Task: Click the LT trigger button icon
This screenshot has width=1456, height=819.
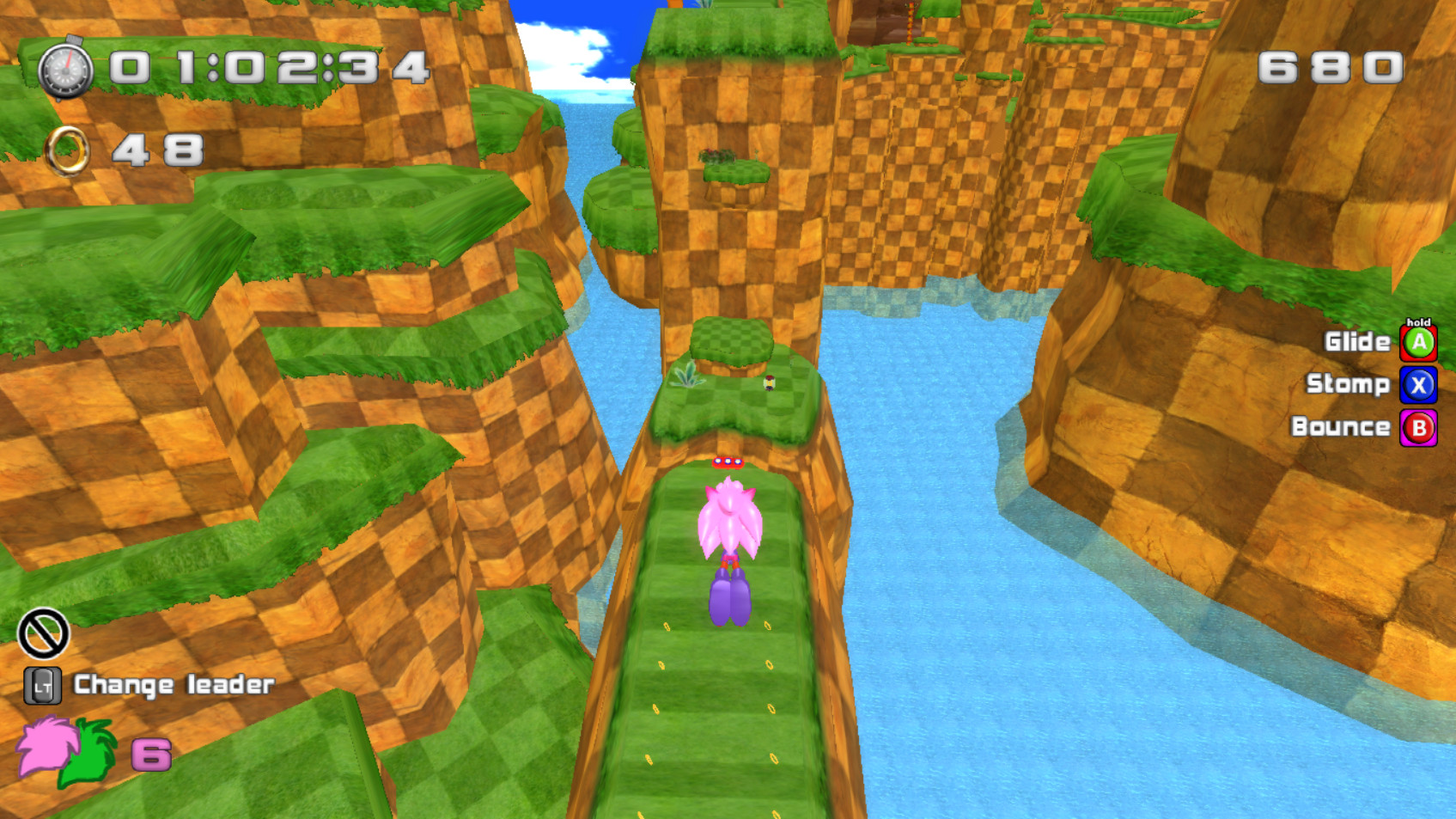Action: [x=43, y=685]
